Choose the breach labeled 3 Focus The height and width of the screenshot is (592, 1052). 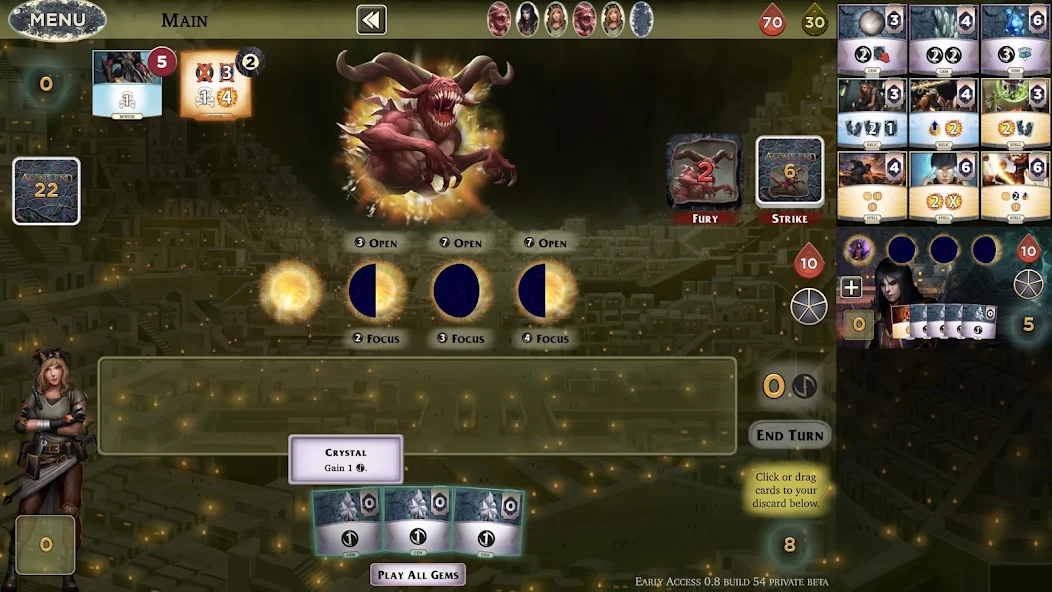pyautogui.click(x=461, y=291)
